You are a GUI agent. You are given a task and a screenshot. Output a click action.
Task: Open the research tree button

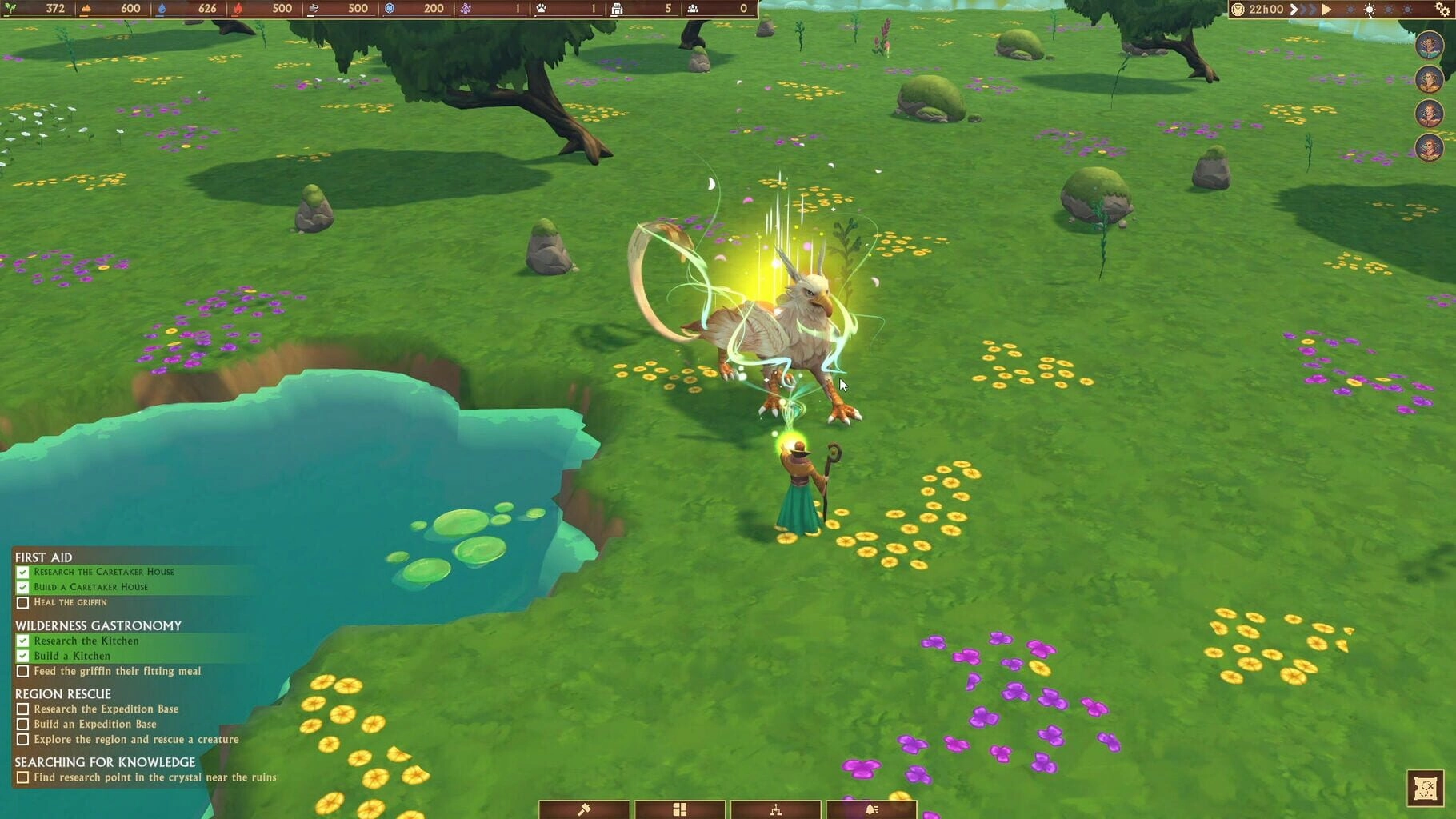pyautogui.click(x=775, y=809)
